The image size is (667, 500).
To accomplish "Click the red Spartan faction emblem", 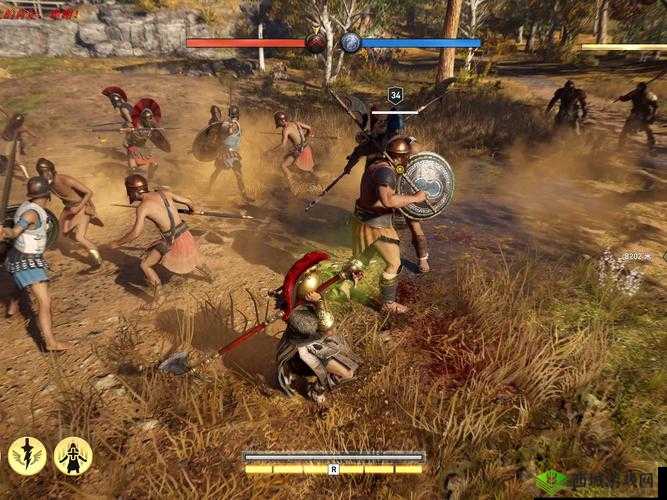I will 316,42.
